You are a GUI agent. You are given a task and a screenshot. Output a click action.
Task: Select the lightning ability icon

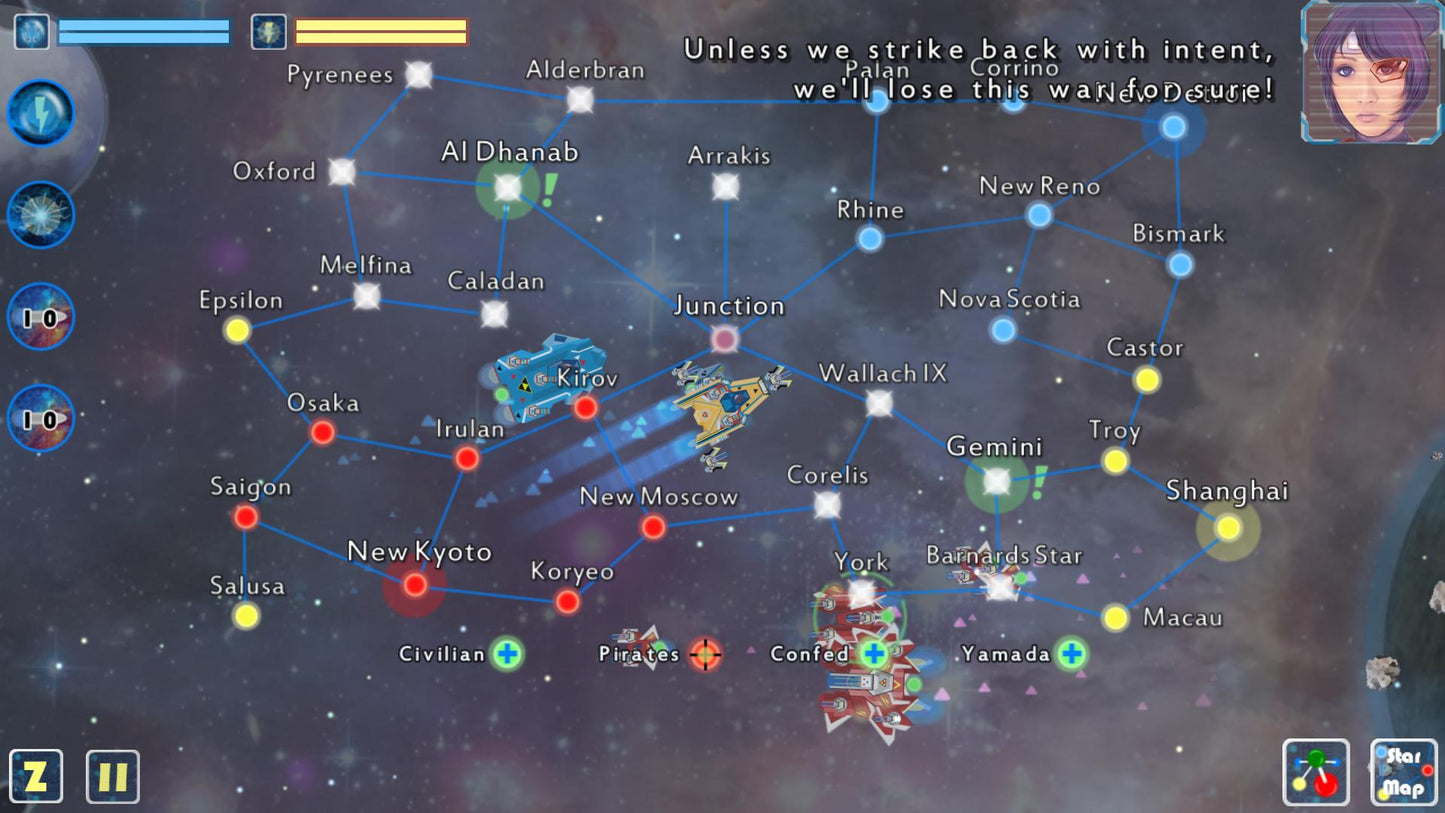coord(40,113)
